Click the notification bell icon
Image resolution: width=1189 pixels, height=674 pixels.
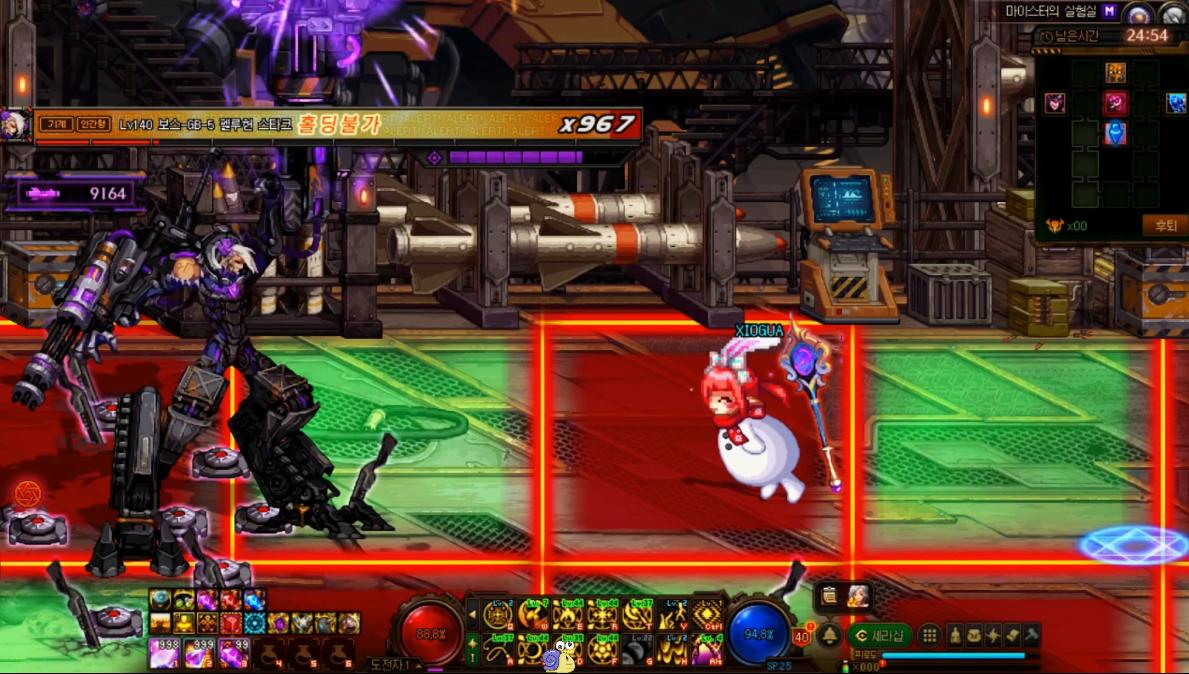[829, 635]
